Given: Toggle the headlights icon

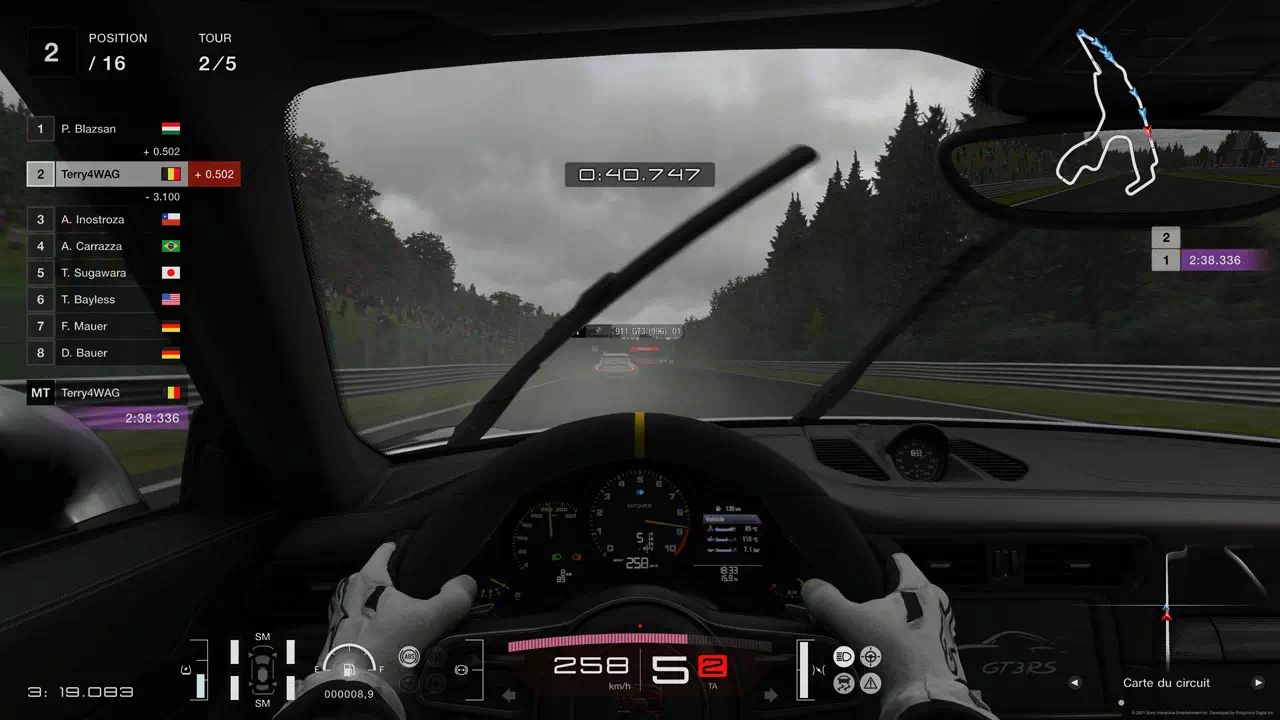Looking at the screenshot, I should pyautogui.click(x=843, y=657).
